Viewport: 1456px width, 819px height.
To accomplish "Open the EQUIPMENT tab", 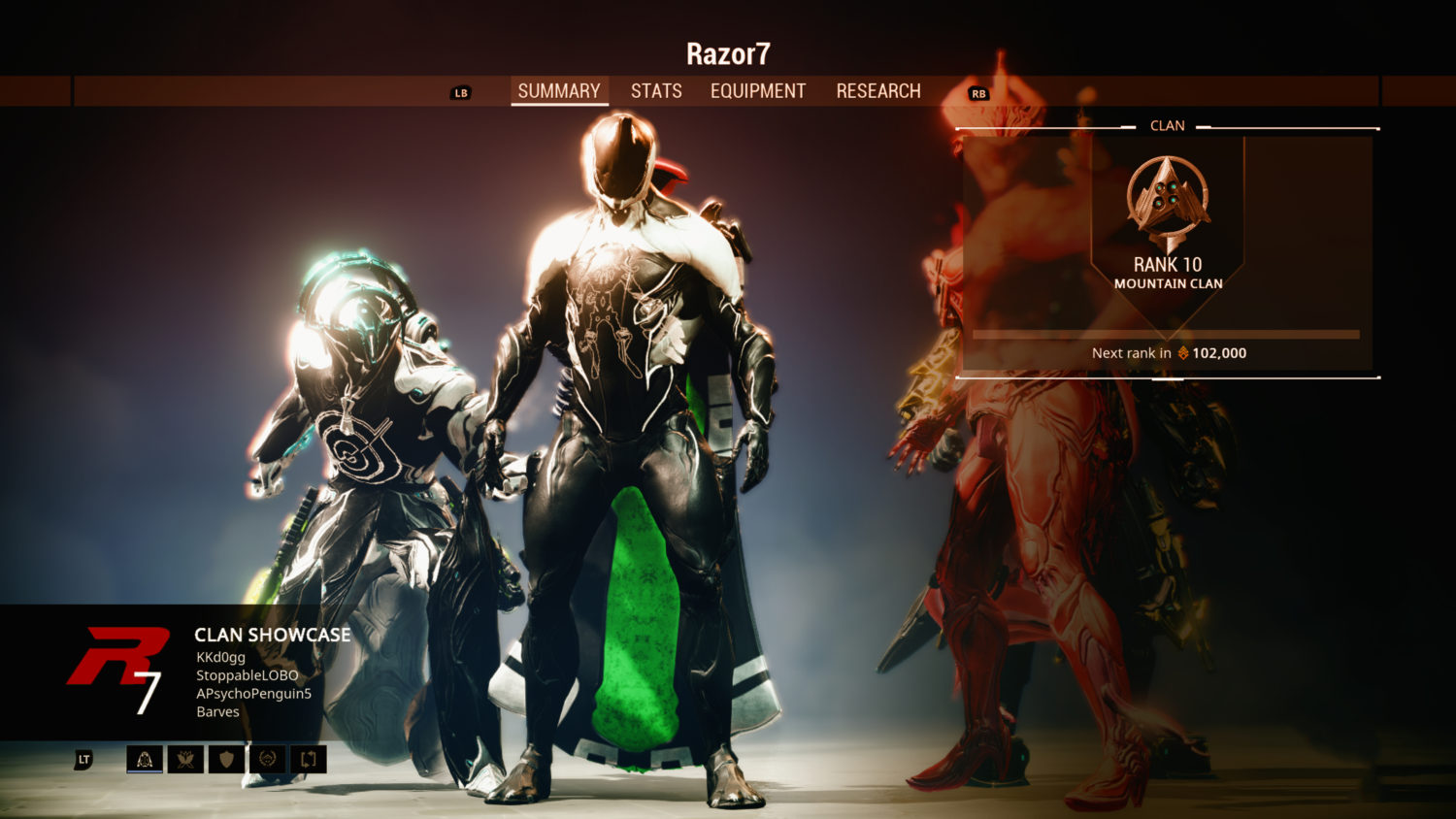I will coord(758,90).
